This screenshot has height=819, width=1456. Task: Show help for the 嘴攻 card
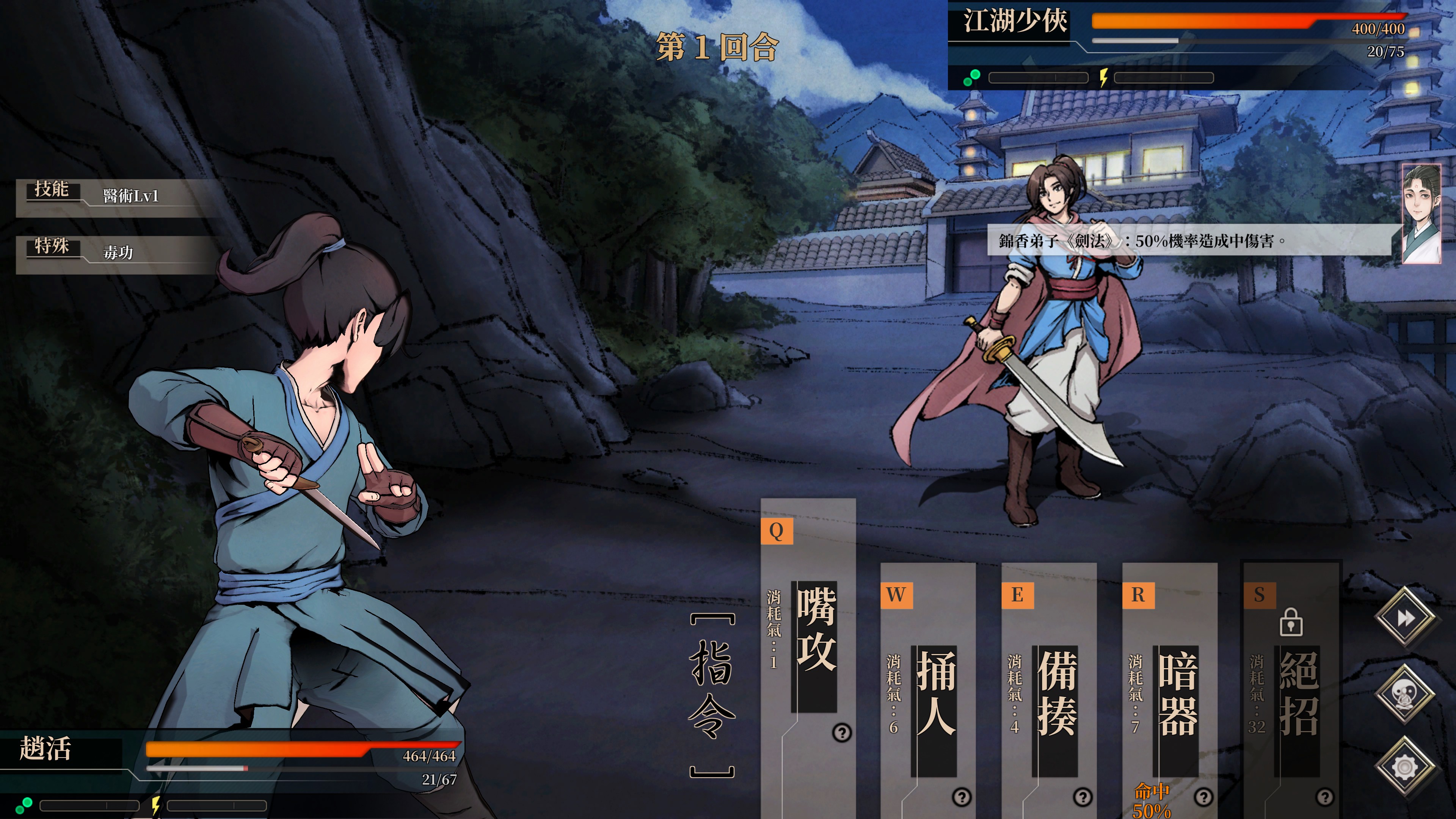[x=842, y=733]
